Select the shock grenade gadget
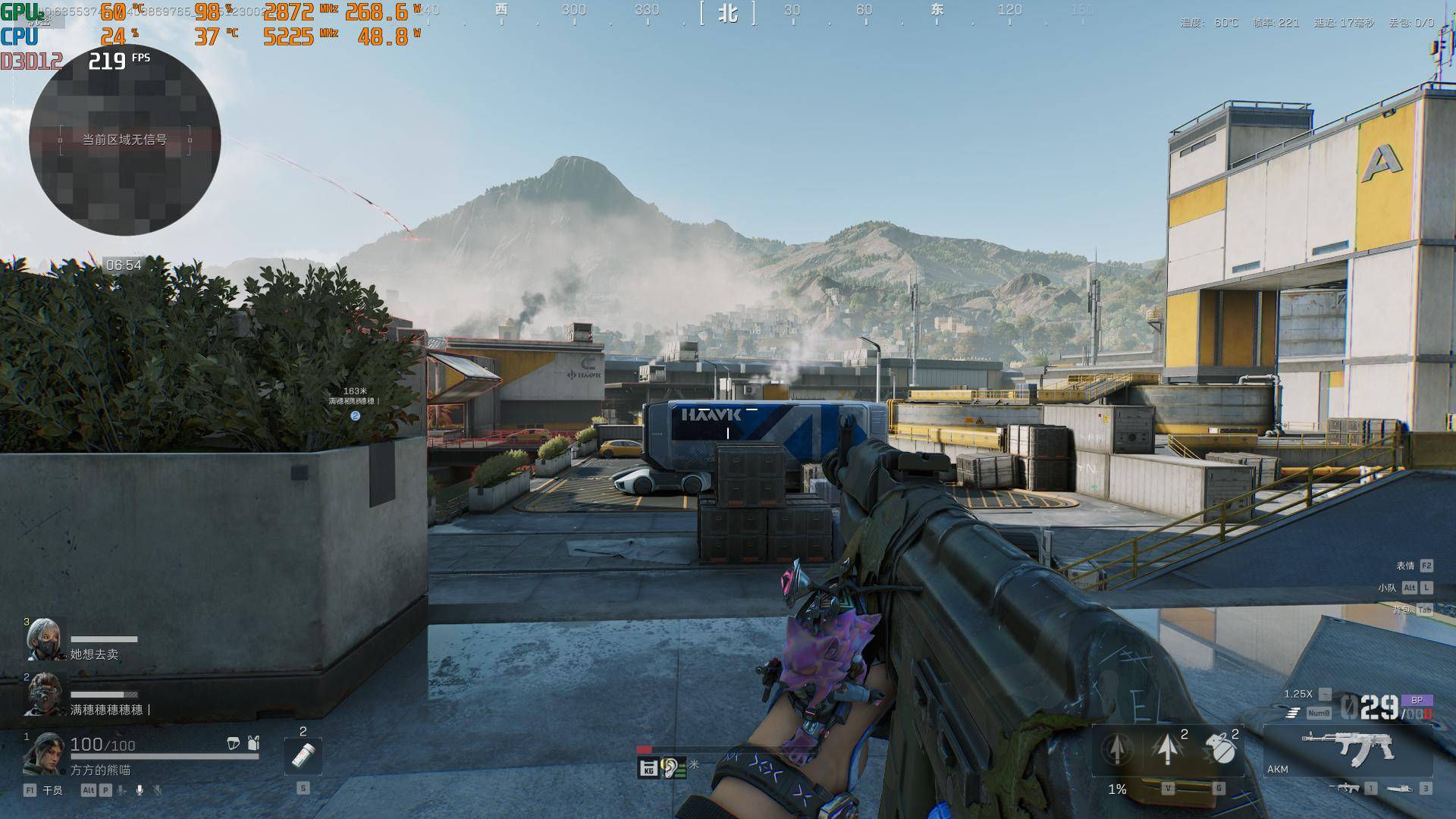 tap(1219, 749)
